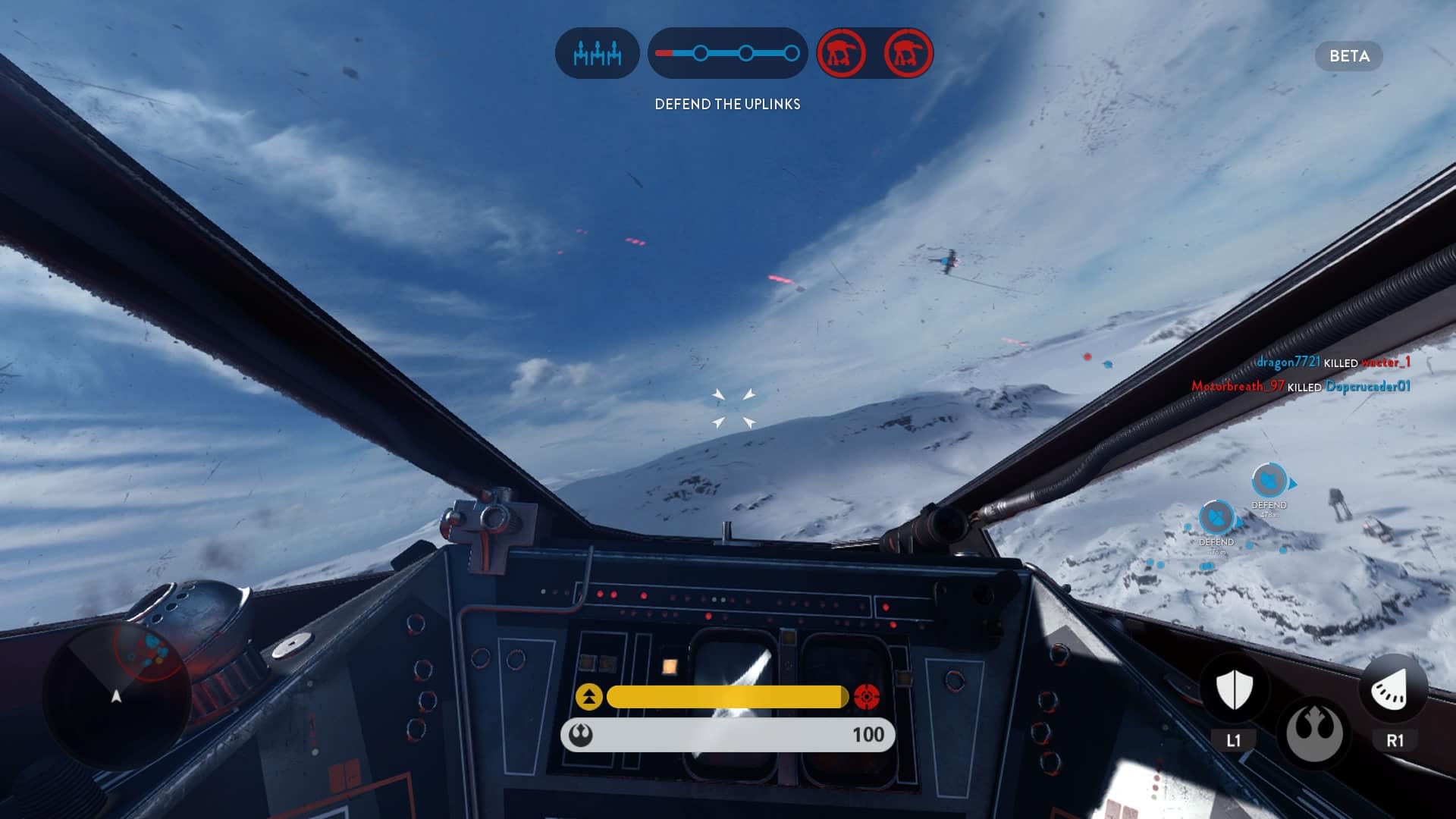Activate the shield ability icon
The height and width of the screenshot is (819, 1456).
tap(1234, 689)
